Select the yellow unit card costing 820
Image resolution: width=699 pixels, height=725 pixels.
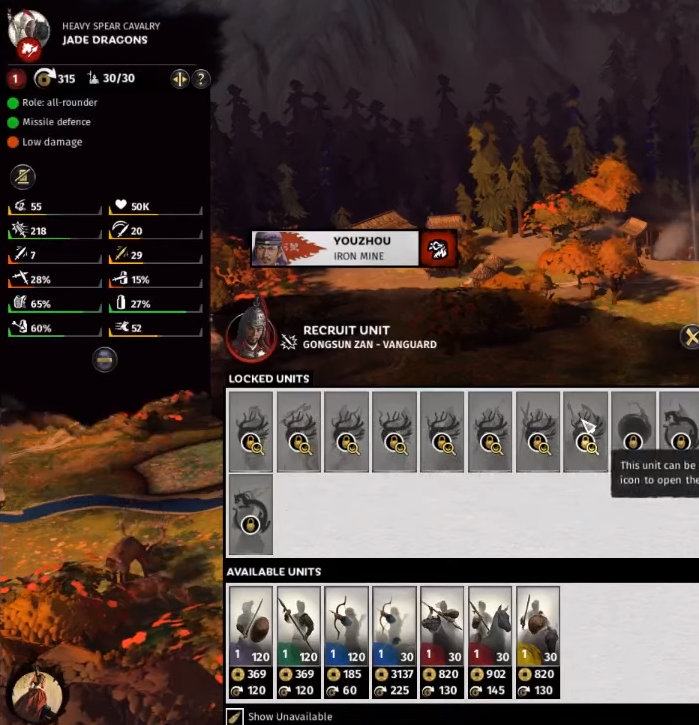click(x=537, y=641)
